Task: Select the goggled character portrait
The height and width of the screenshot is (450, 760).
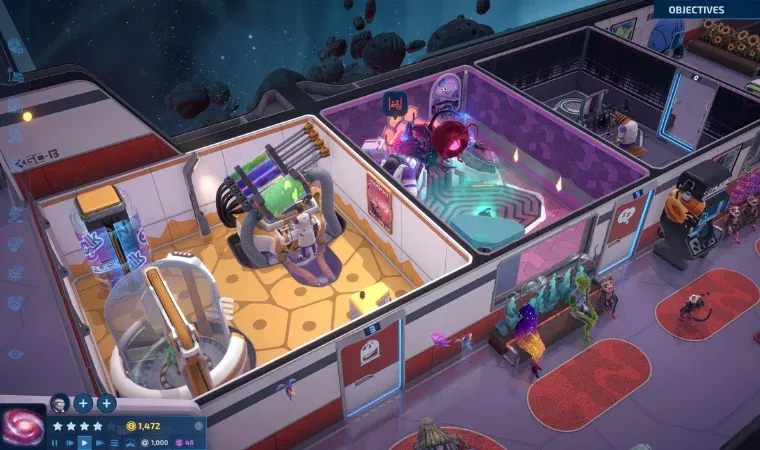Action: (x=59, y=403)
